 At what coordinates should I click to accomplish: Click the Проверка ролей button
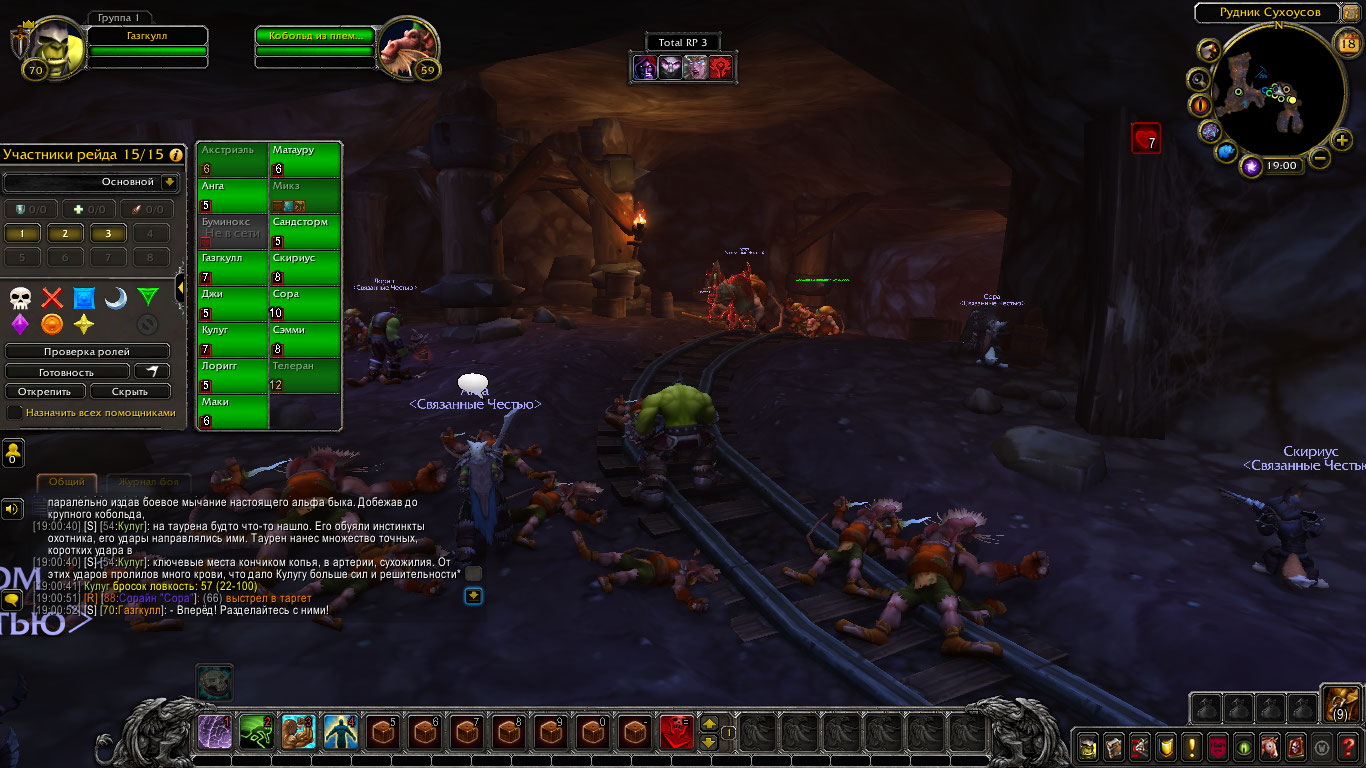87,352
